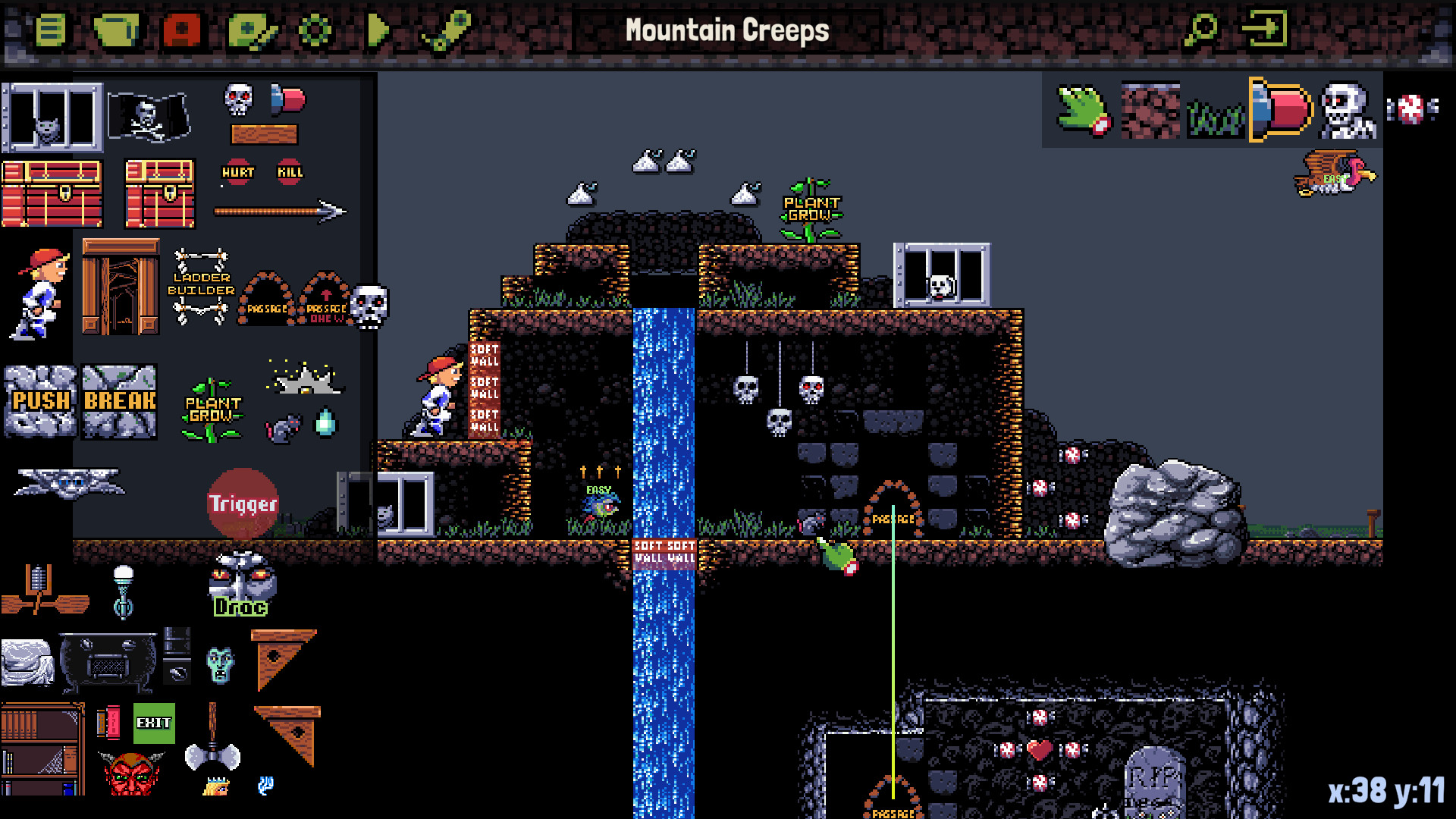The height and width of the screenshot is (819, 1456).
Task: Open the load-level folder icon
Action: [x=114, y=30]
